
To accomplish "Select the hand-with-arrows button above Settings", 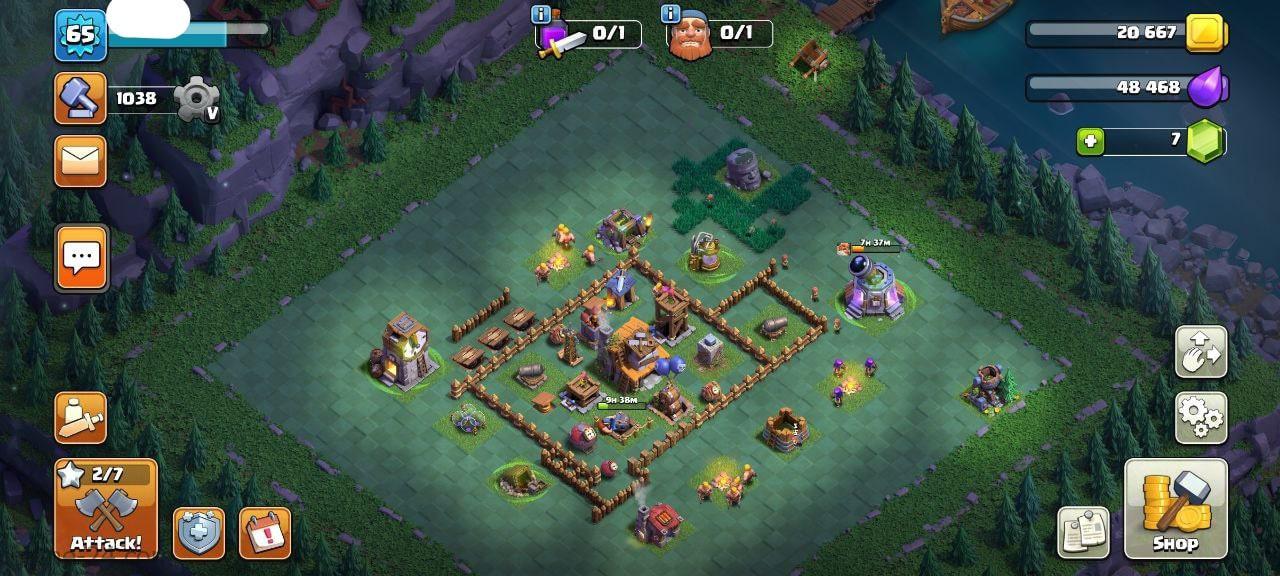I will [1201, 351].
